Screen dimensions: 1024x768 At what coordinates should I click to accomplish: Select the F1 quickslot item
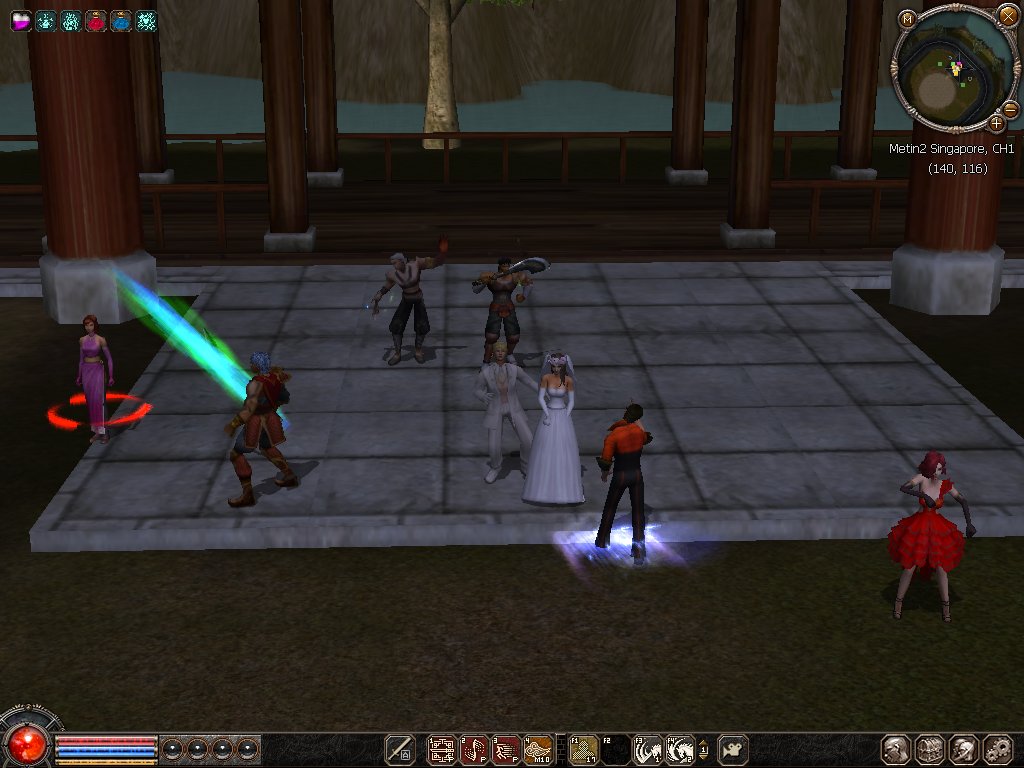pos(584,749)
